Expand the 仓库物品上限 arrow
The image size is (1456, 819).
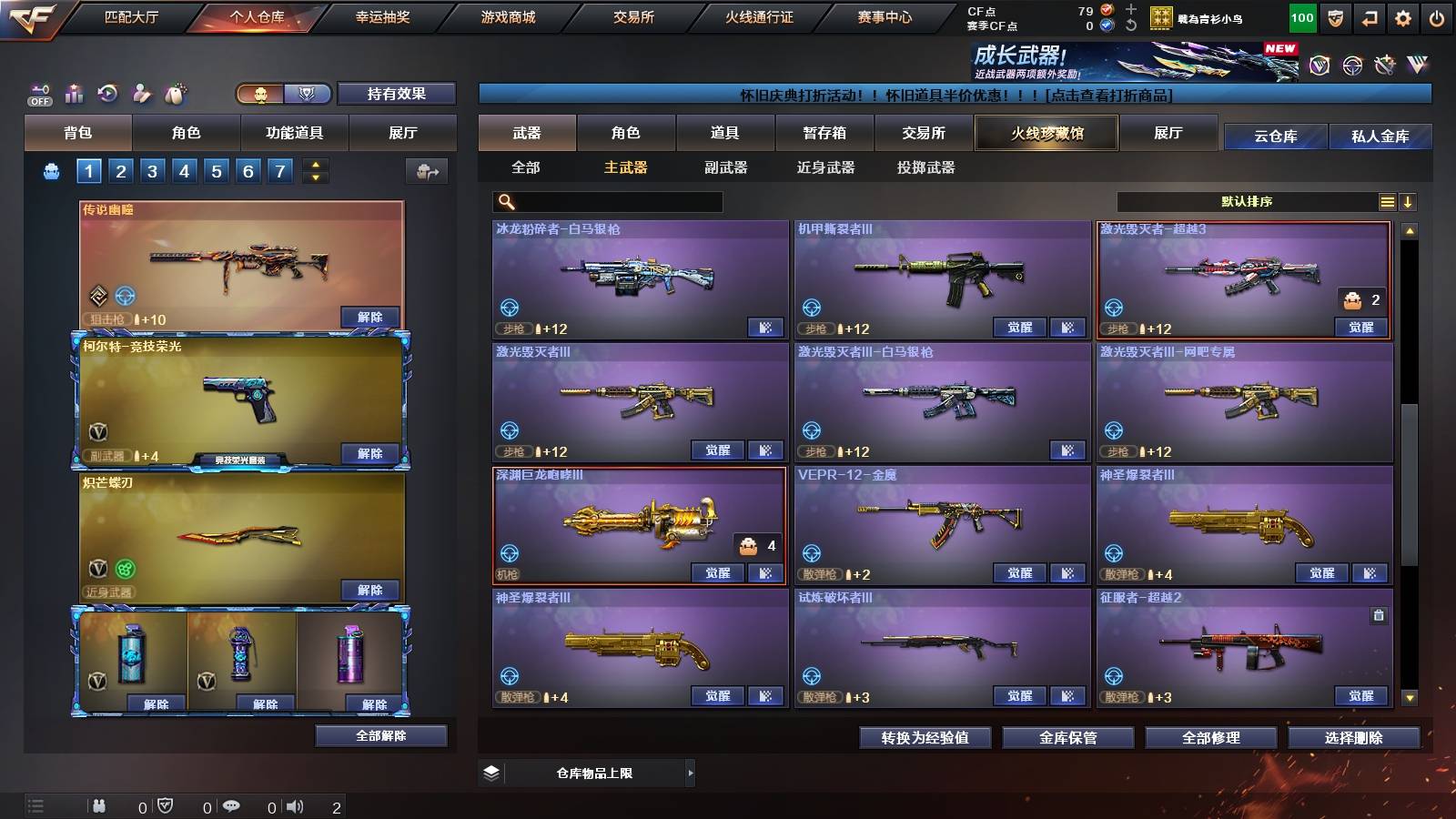click(x=690, y=772)
